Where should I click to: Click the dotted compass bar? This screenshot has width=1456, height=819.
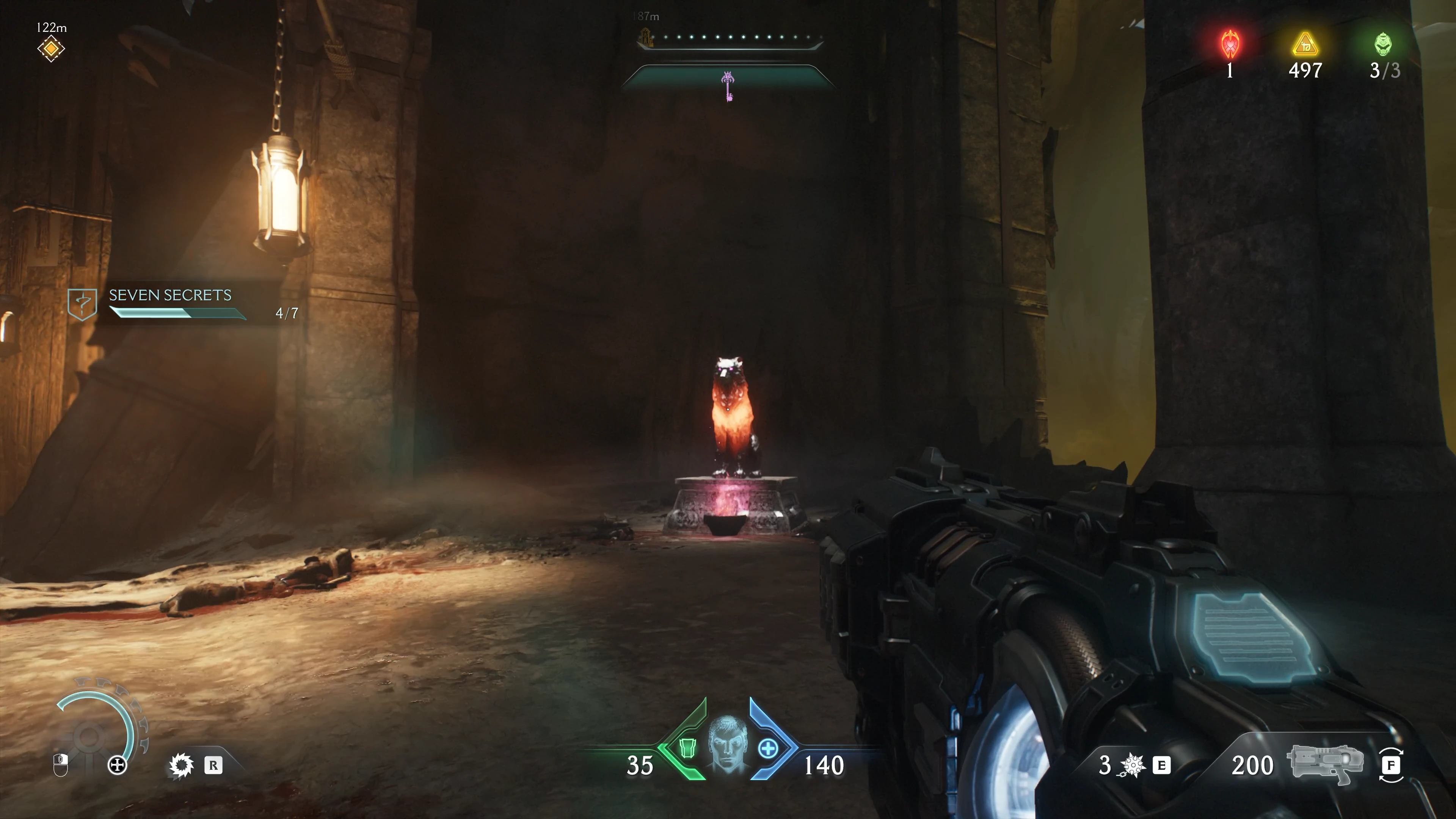click(x=729, y=38)
